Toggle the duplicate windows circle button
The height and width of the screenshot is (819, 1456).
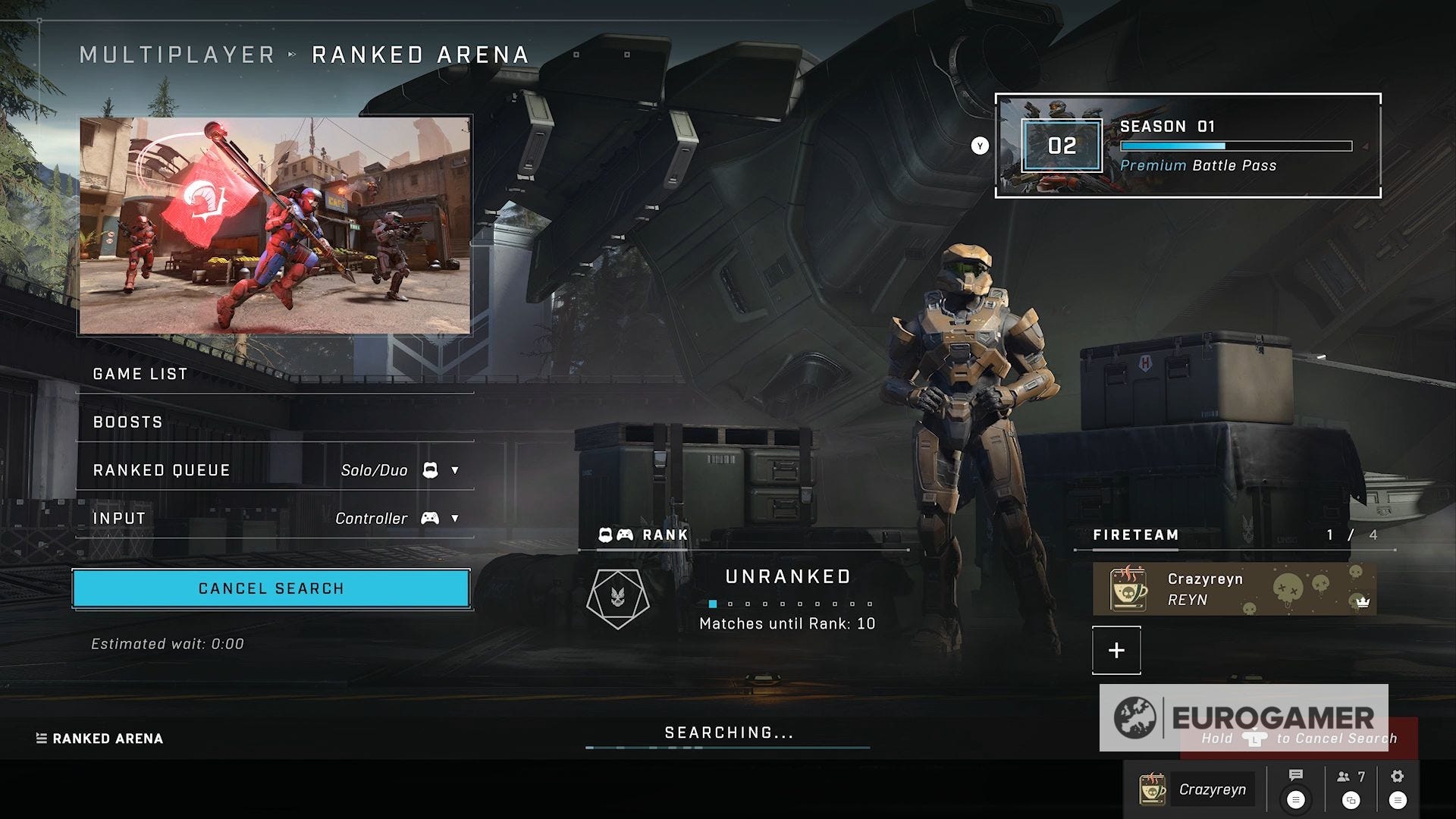(1351, 801)
